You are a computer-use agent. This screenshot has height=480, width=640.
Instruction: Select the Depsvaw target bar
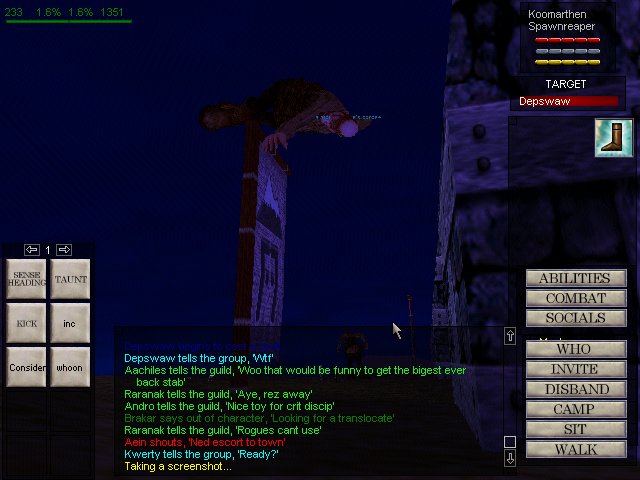pos(567,101)
